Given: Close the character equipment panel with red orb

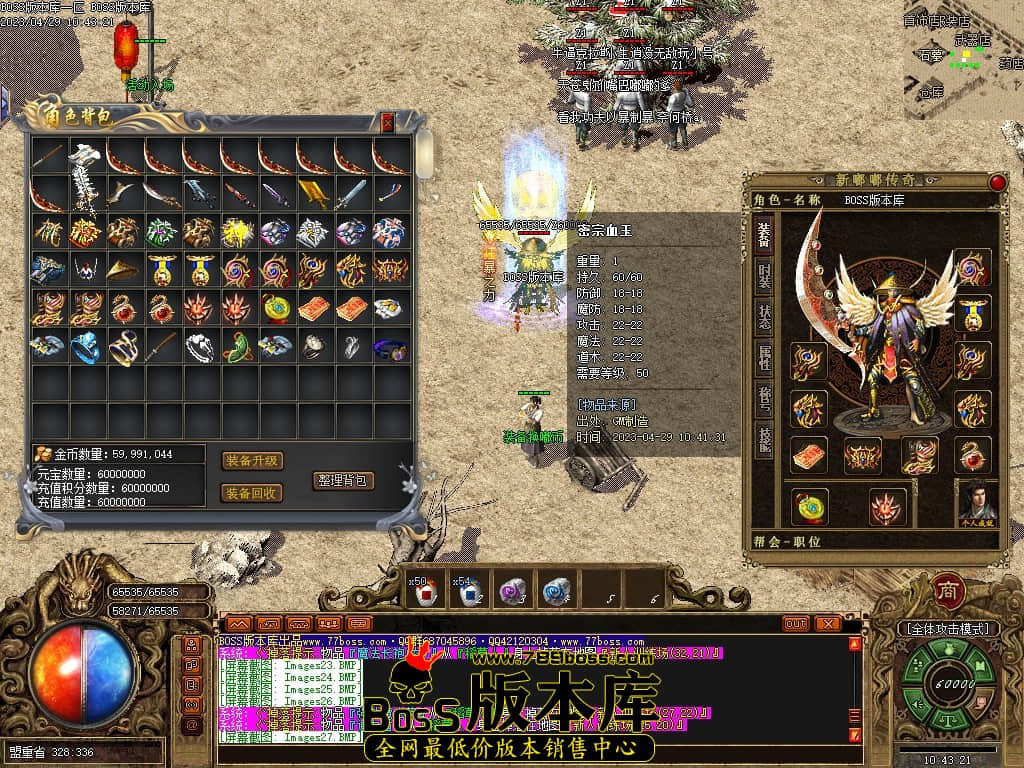Looking at the screenshot, I should pos(997,182).
